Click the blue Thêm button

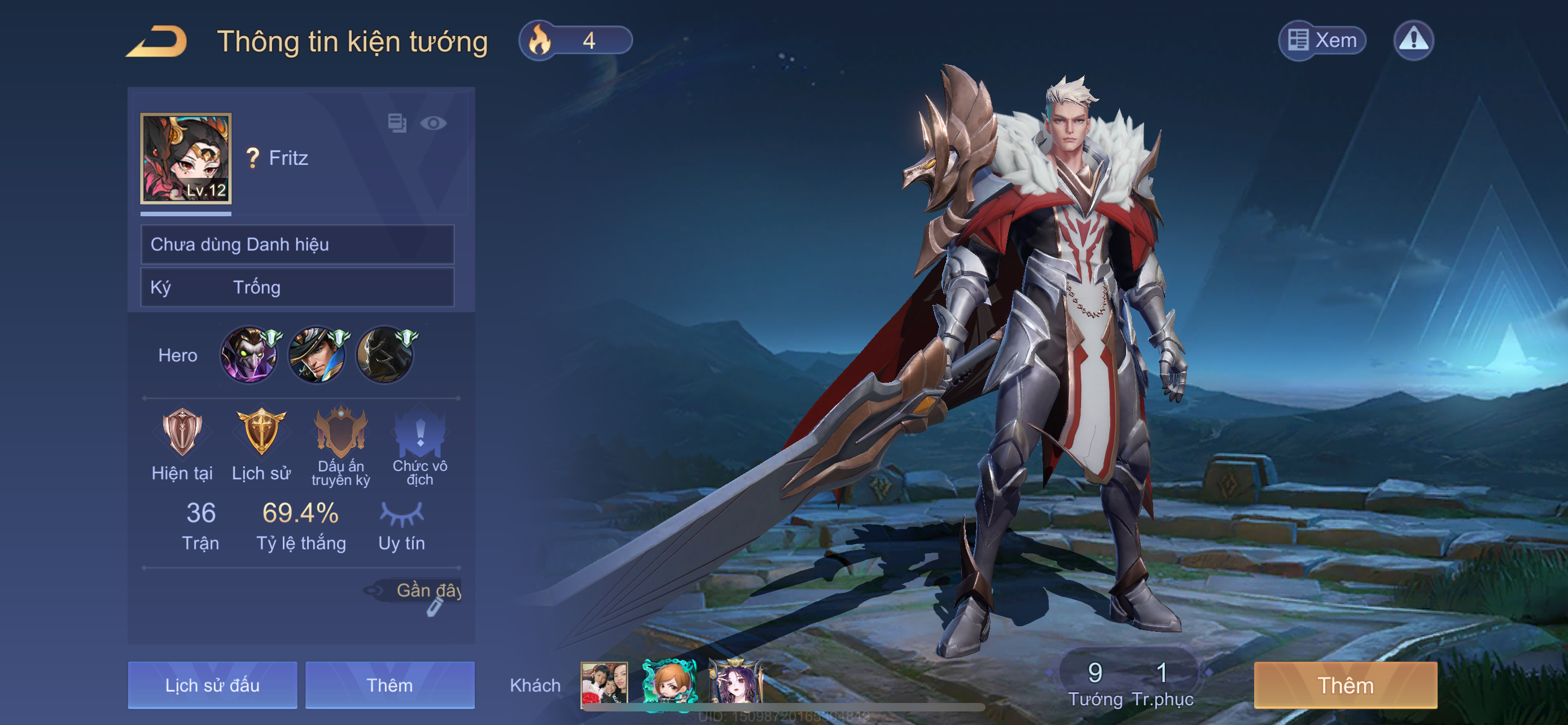pyautogui.click(x=389, y=685)
